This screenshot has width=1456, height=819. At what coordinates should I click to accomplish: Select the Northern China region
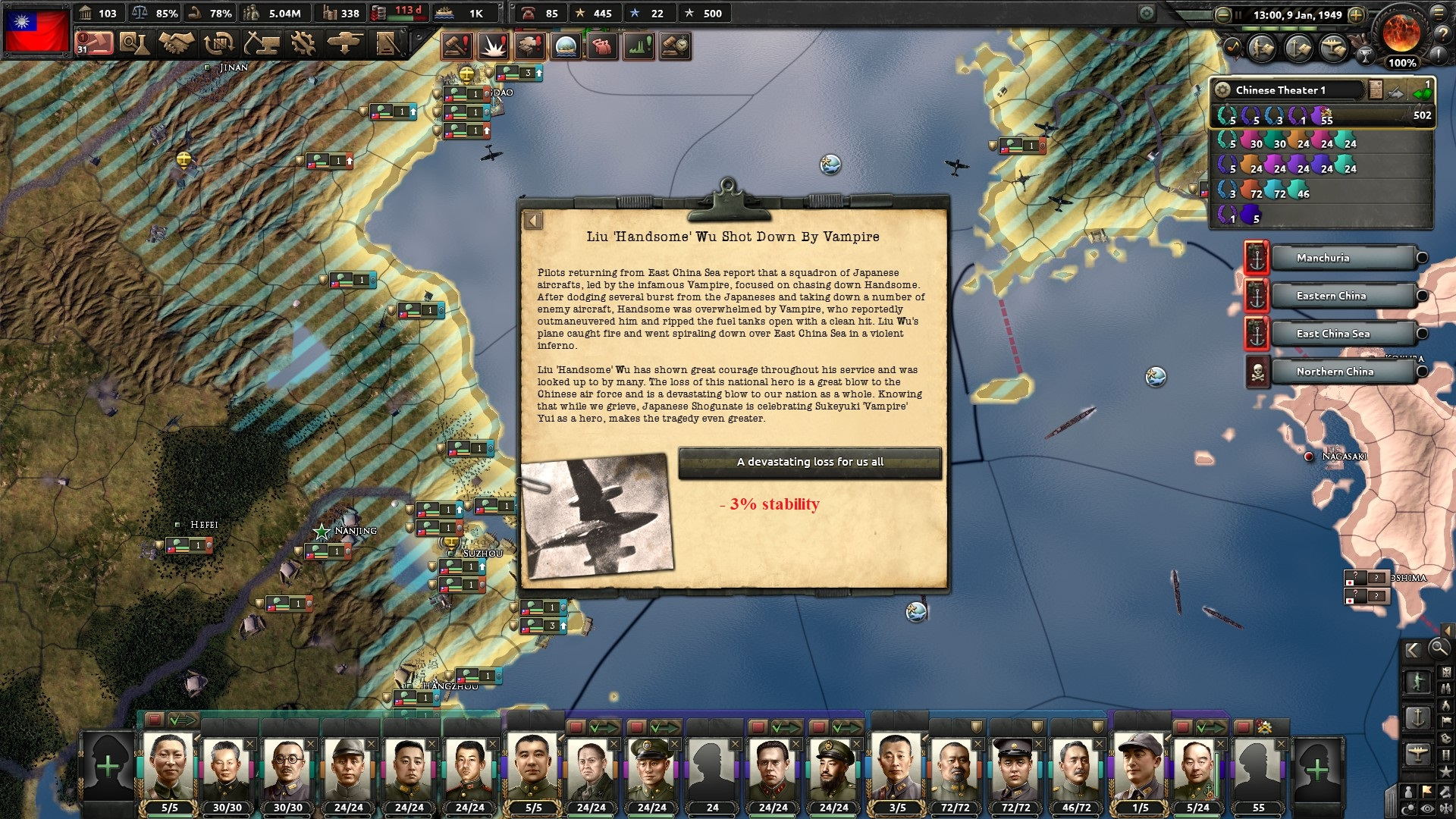pyautogui.click(x=1342, y=372)
